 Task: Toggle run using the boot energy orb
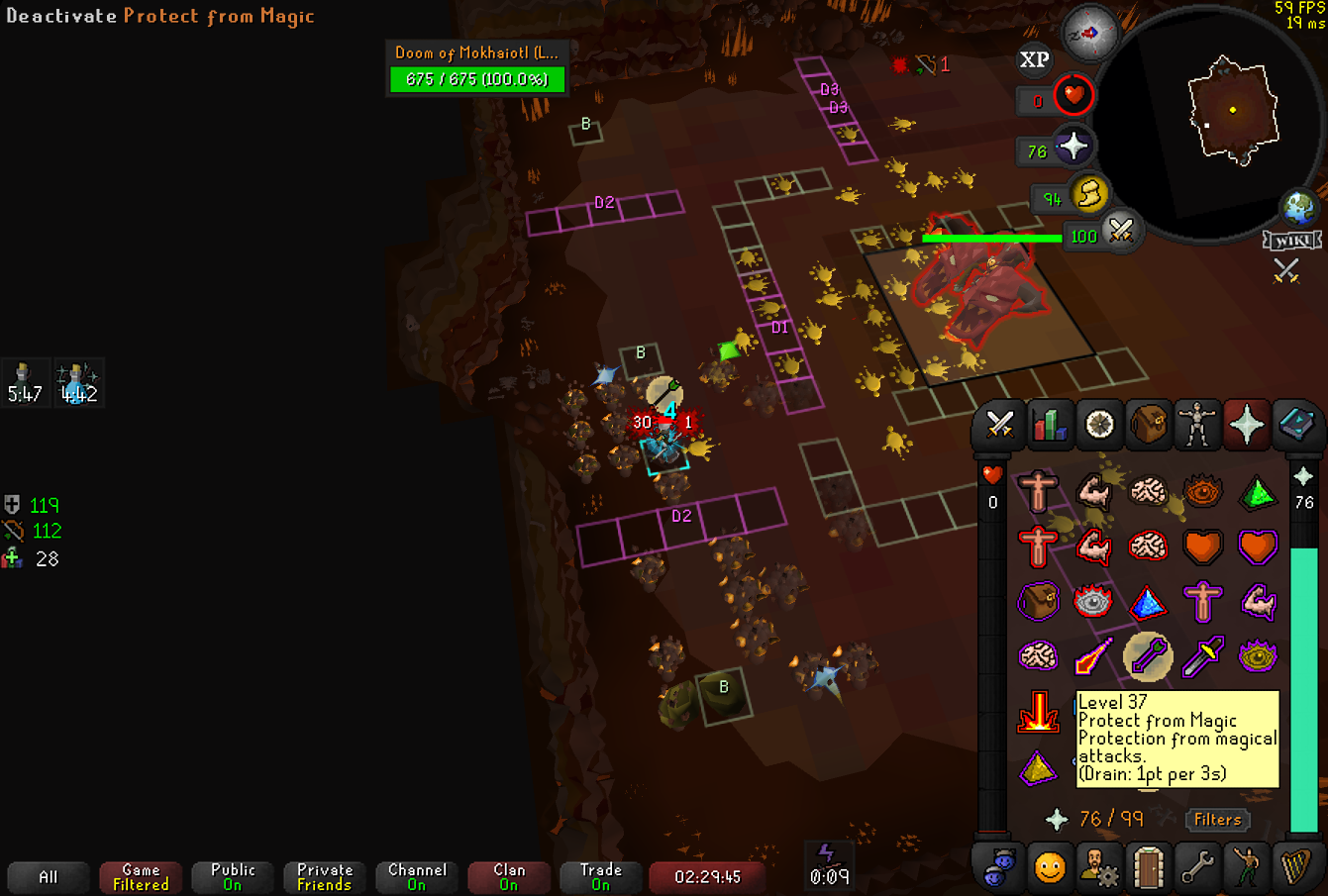pos(1089,194)
